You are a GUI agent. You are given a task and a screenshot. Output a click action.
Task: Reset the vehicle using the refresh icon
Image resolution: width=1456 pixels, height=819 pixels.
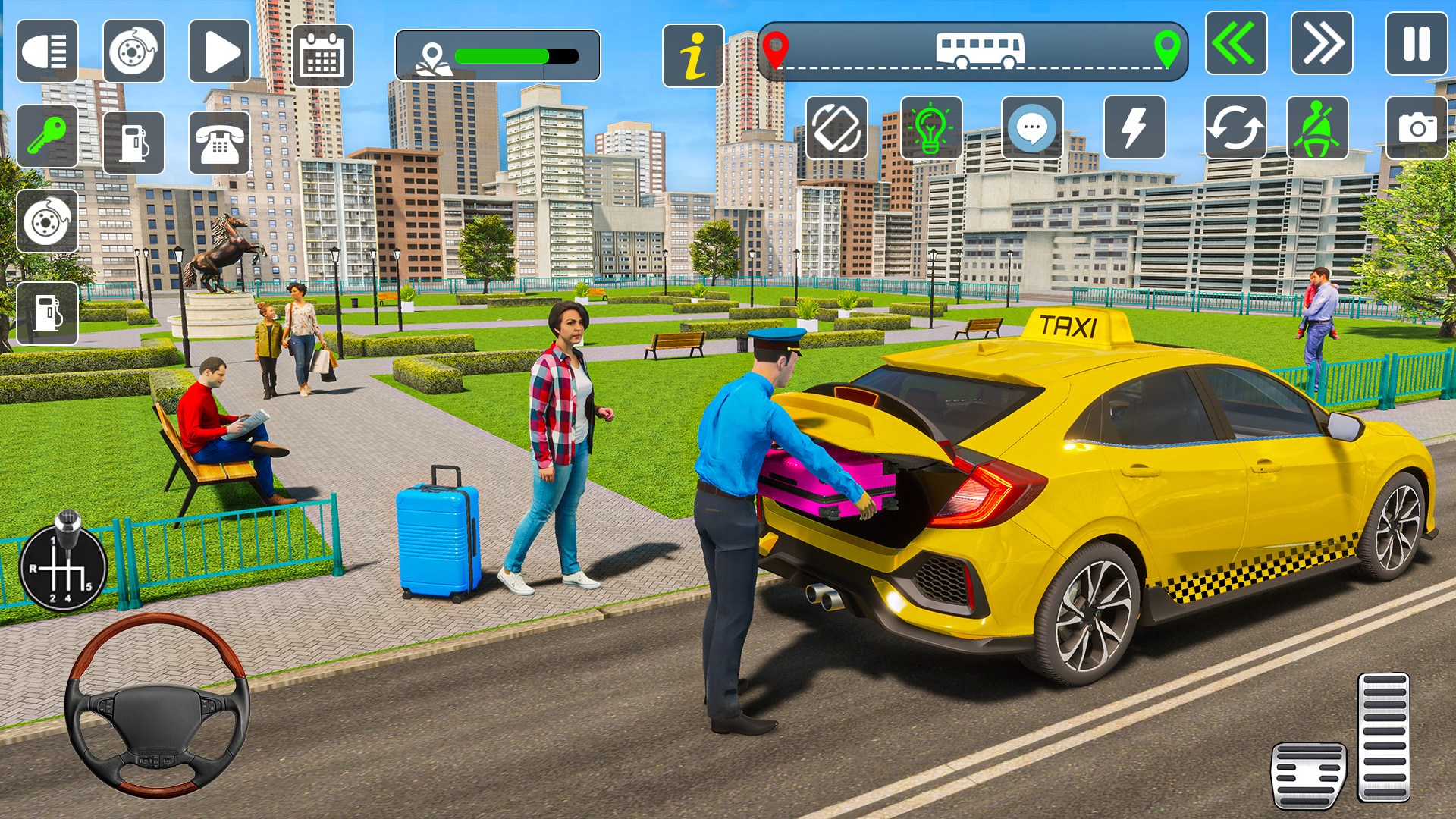point(1235,127)
